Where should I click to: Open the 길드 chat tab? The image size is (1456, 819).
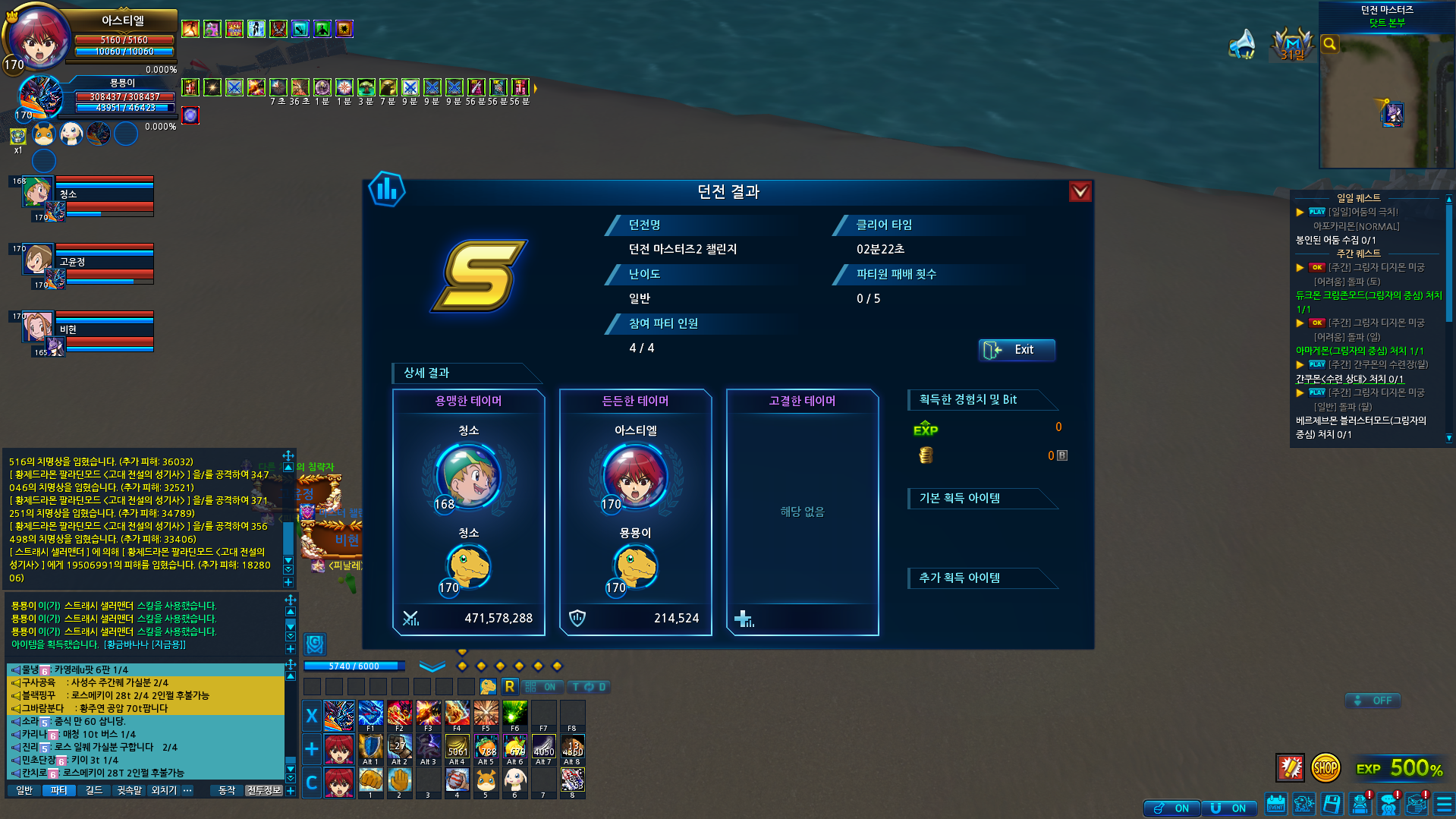point(93,791)
